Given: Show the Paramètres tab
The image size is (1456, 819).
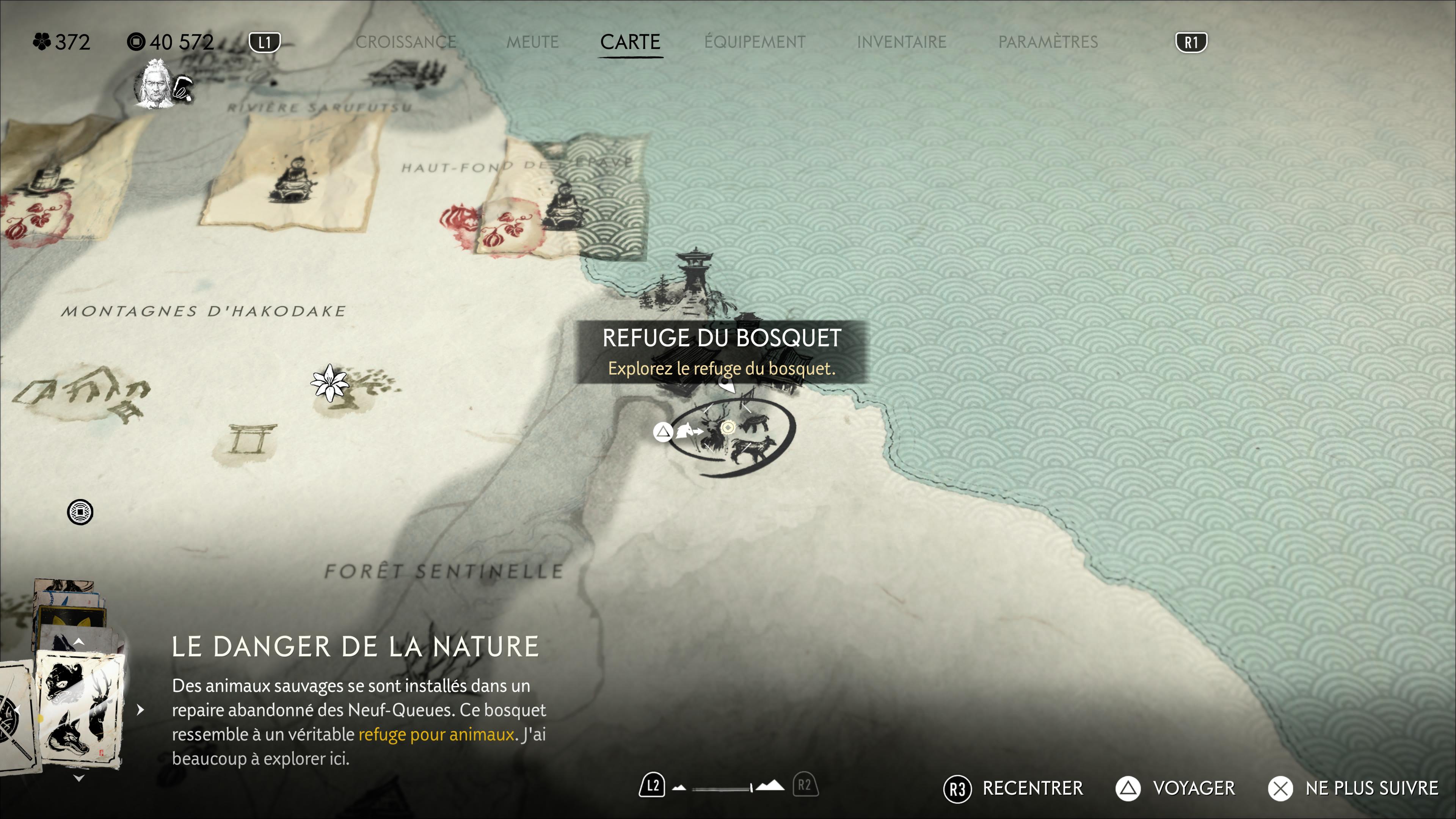Looking at the screenshot, I should point(1047,42).
